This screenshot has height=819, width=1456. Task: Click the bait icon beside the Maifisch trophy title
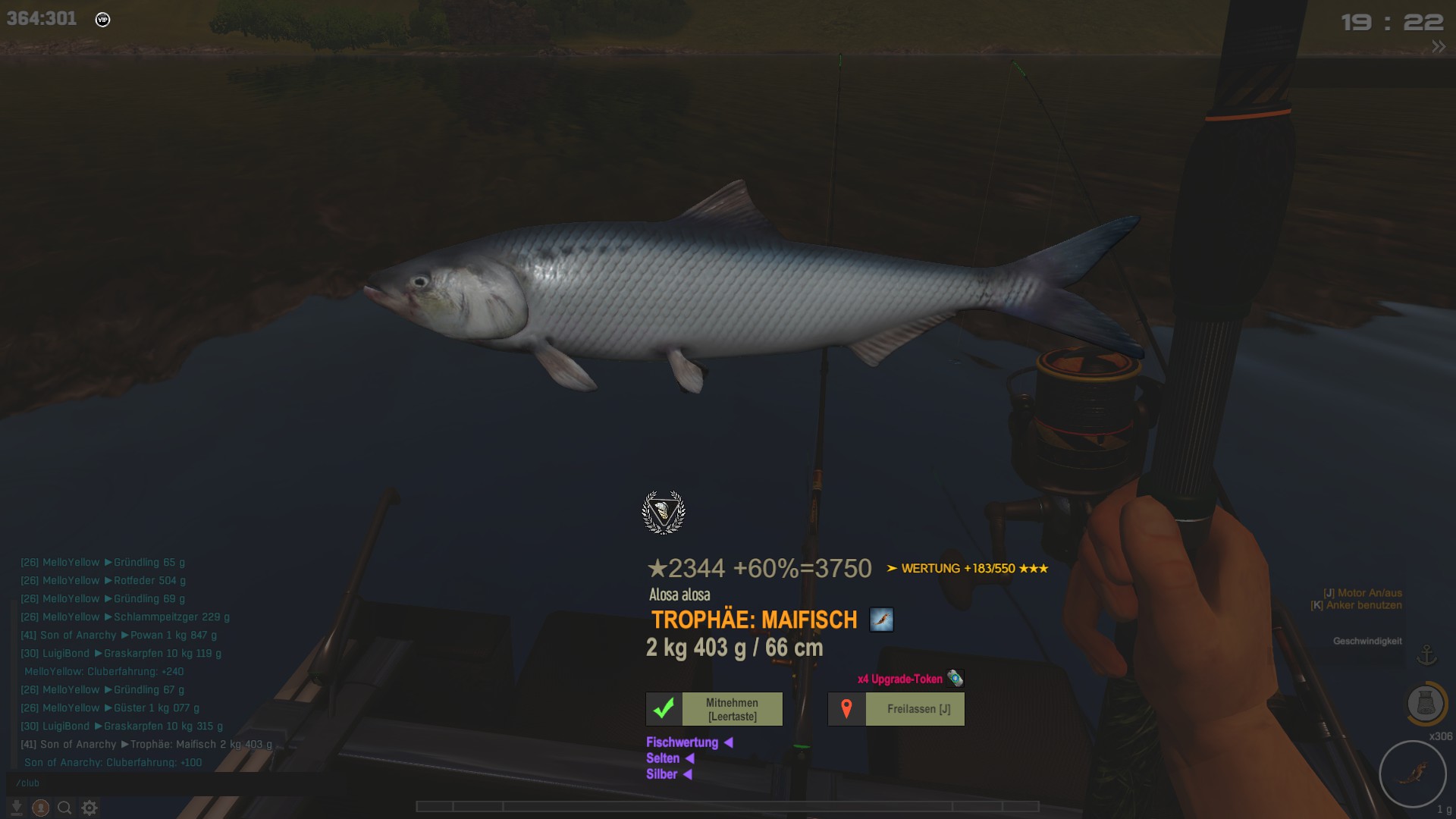(881, 620)
